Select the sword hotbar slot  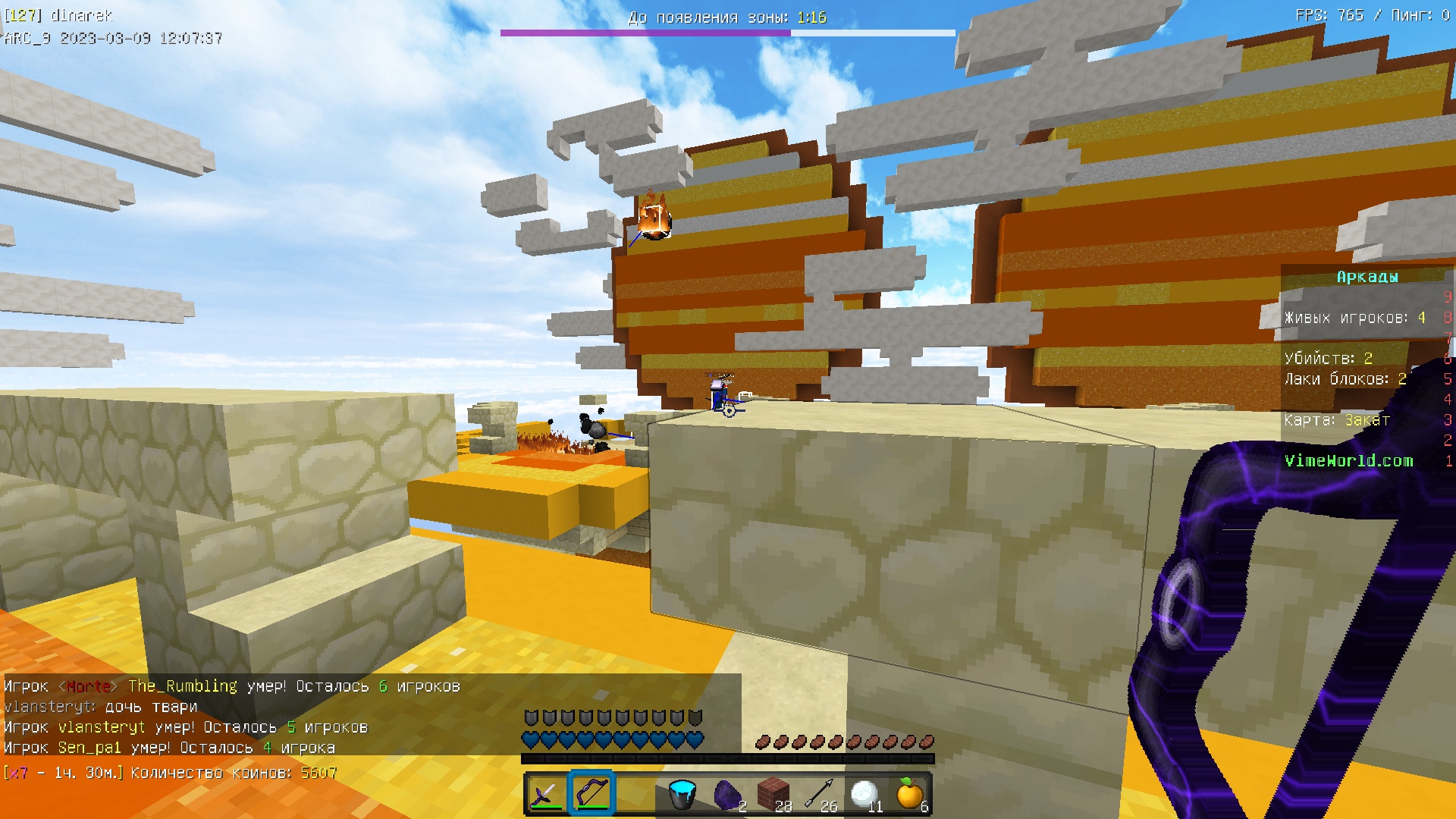point(545,794)
